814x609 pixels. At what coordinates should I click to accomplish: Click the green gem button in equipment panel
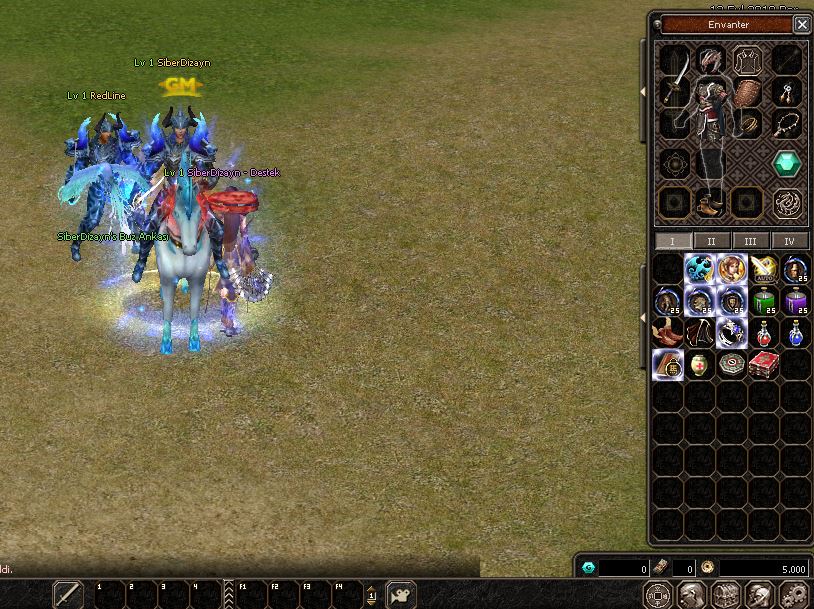tap(787, 162)
